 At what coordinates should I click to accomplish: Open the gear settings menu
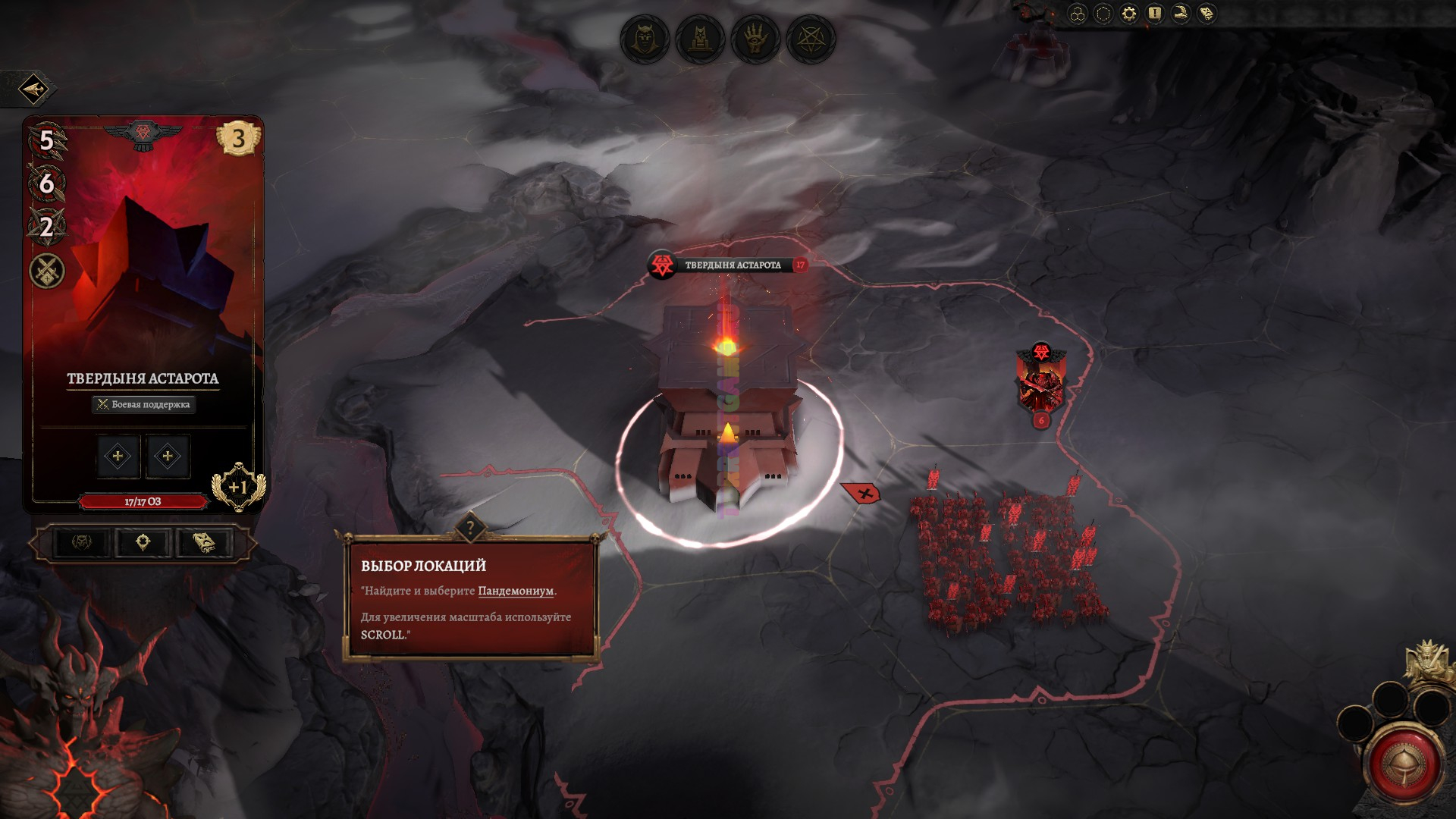pos(1129,14)
